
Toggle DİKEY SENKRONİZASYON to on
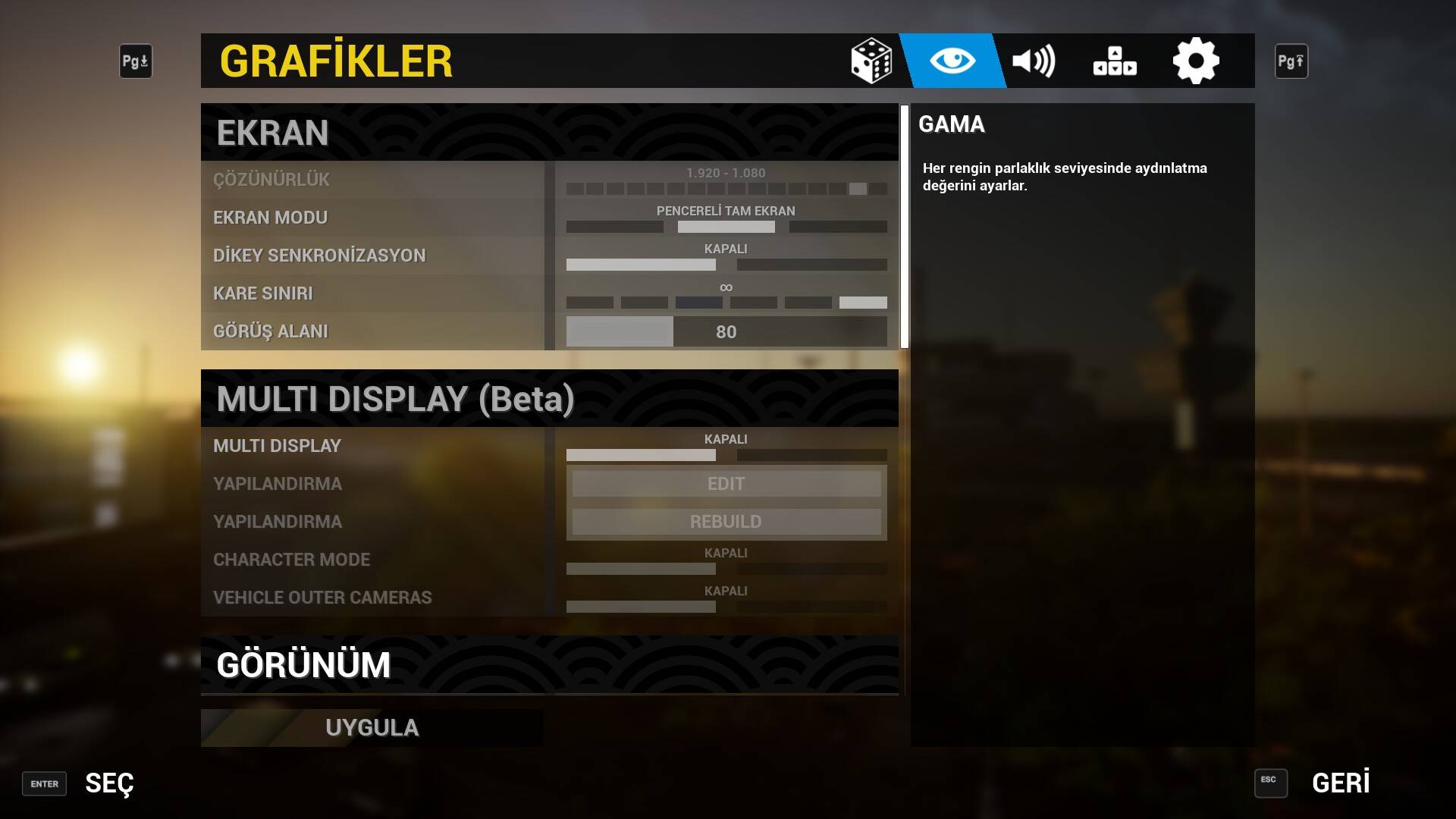point(811,265)
